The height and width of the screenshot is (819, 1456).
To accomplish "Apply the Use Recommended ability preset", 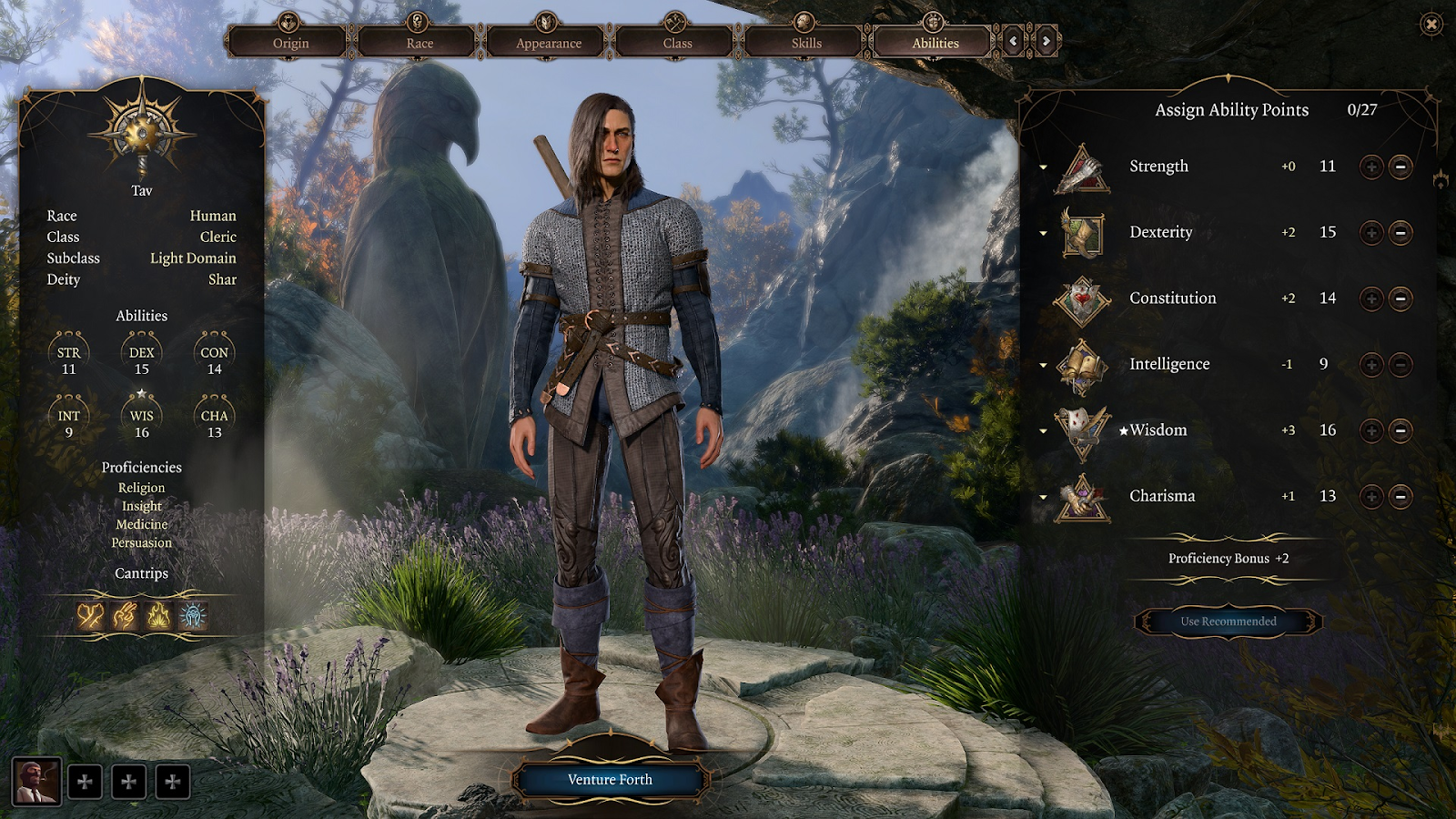I will [x=1228, y=622].
